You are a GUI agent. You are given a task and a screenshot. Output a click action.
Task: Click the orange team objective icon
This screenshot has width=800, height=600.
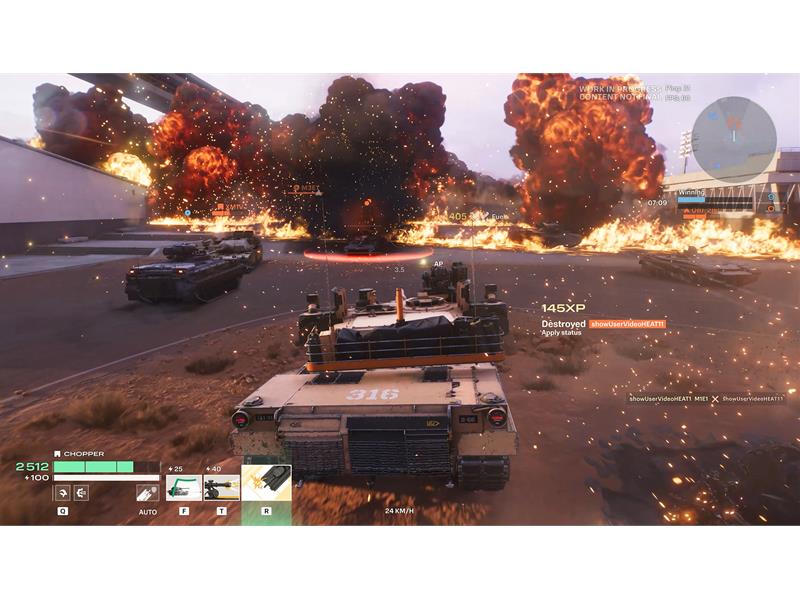(770, 210)
